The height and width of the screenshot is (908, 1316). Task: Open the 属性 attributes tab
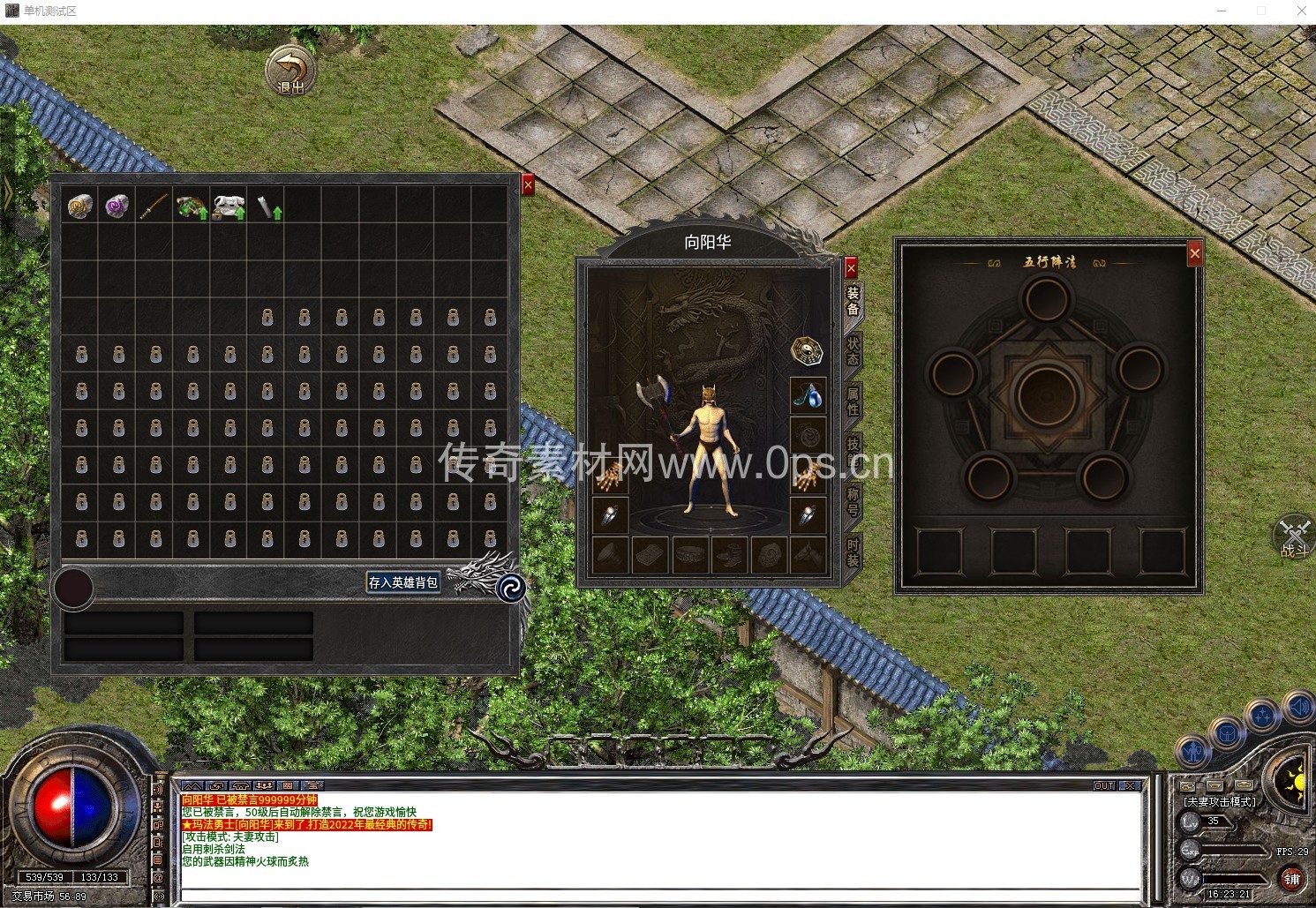click(853, 401)
